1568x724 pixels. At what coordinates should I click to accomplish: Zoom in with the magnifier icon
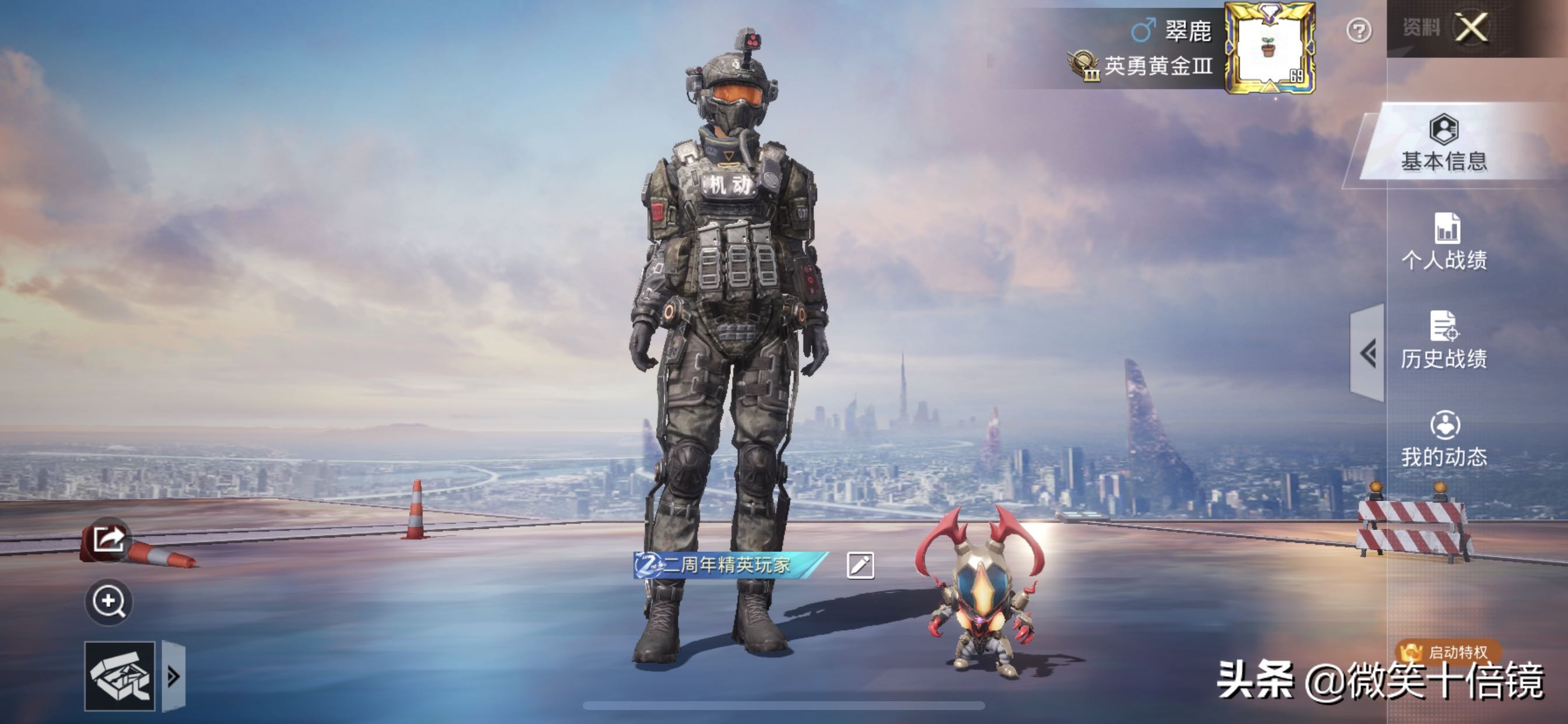click(x=108, y=602)
